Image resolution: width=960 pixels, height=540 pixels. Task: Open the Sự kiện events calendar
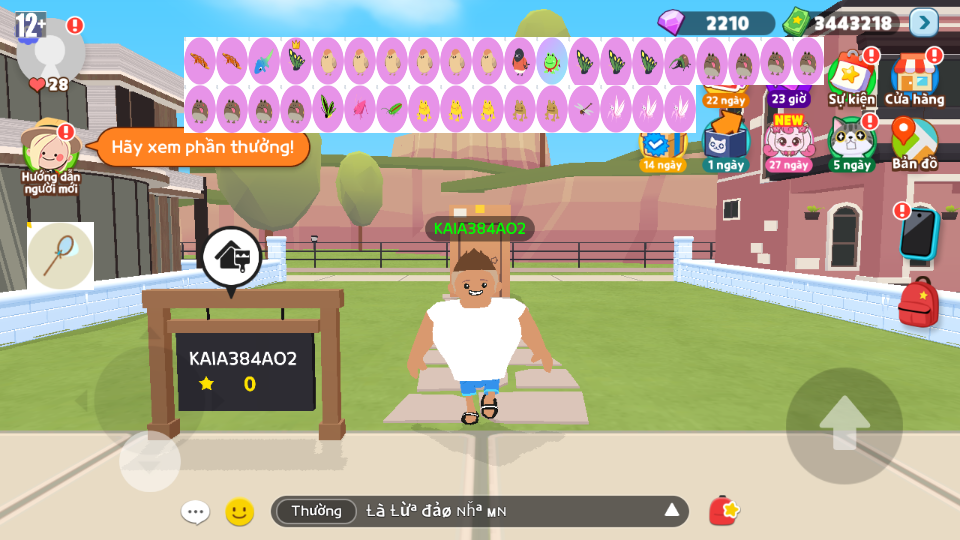click(x=851, y=80)
